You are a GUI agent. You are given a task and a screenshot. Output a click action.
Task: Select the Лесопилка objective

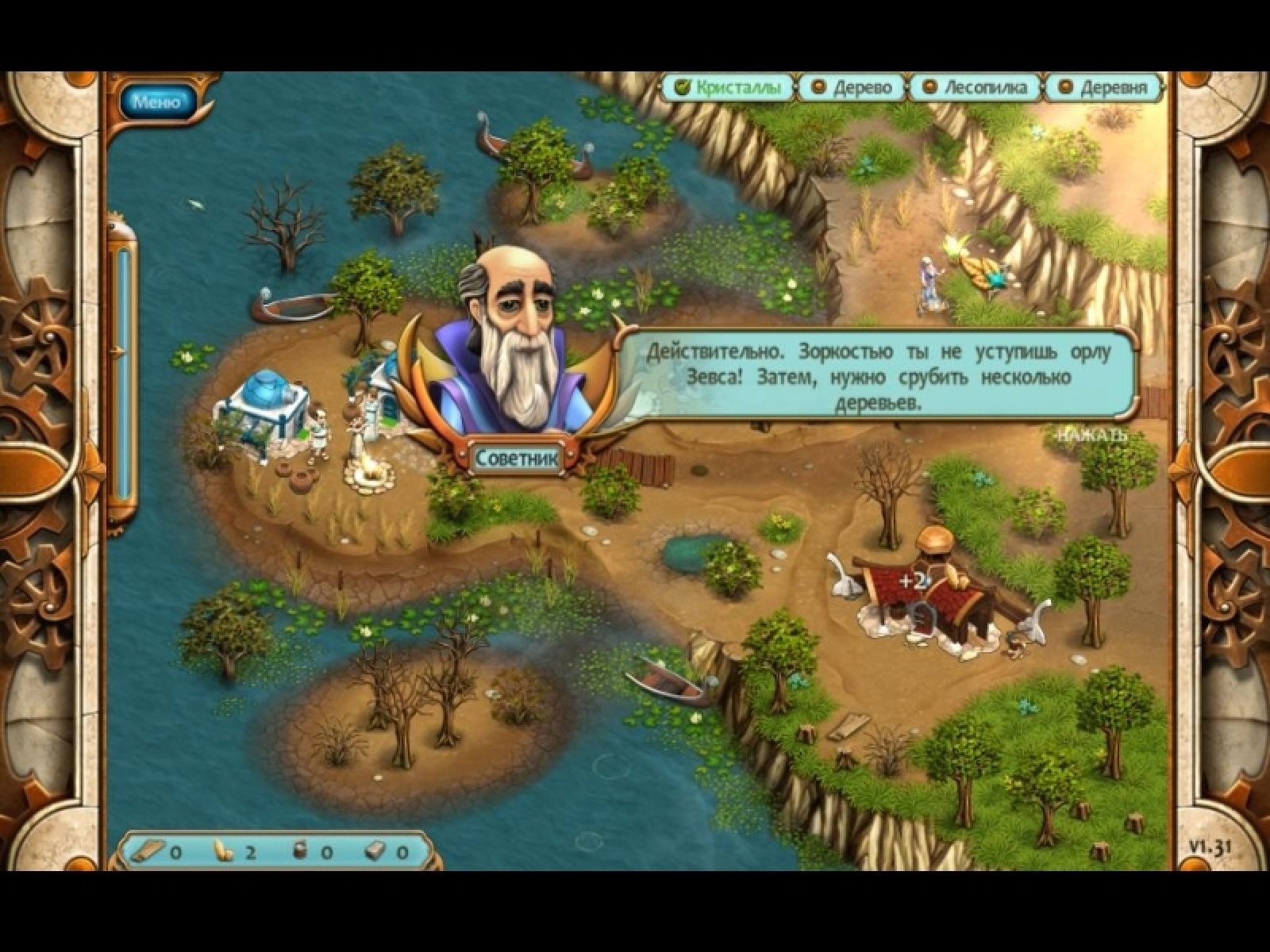click(x=975, y=87)
